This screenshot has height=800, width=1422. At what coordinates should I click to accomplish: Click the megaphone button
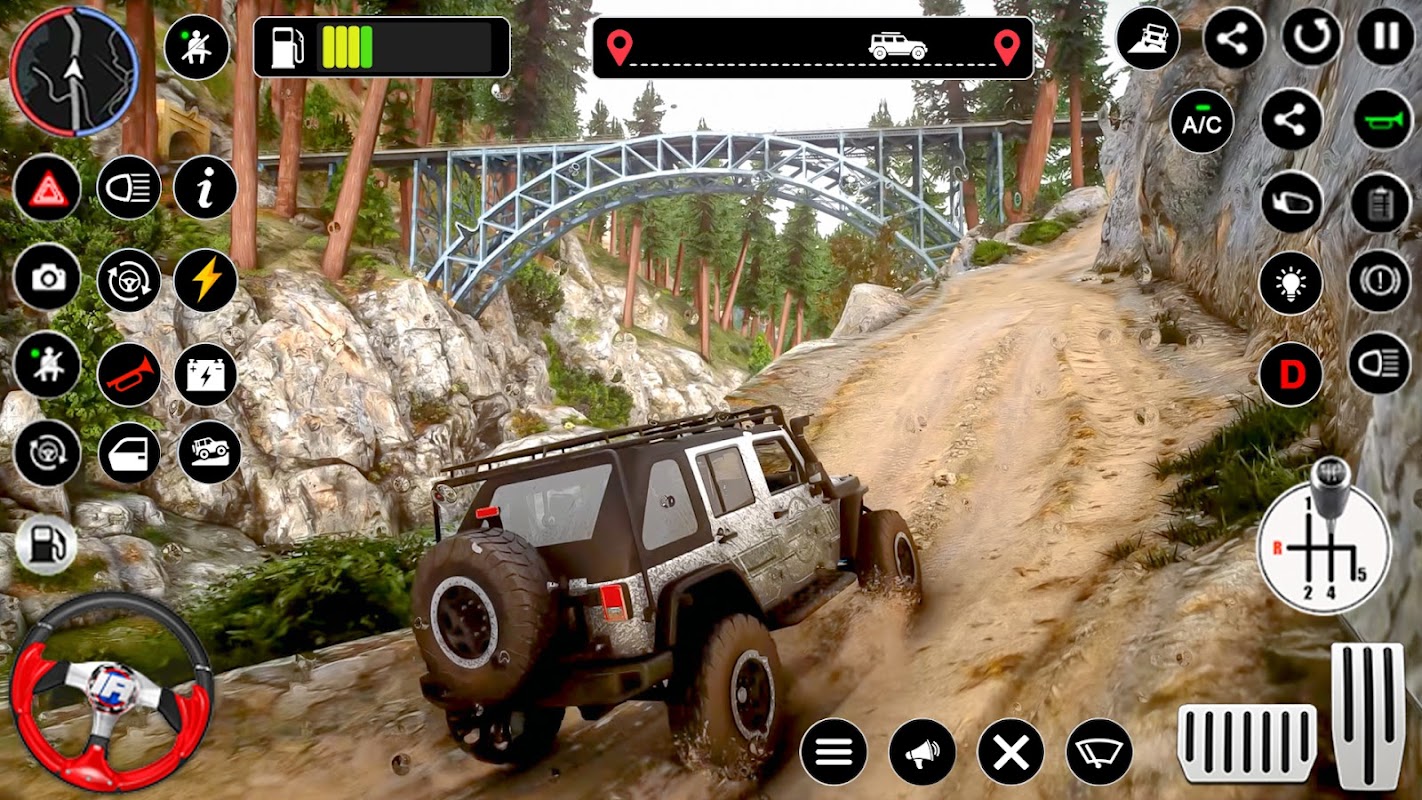(922, 751)
